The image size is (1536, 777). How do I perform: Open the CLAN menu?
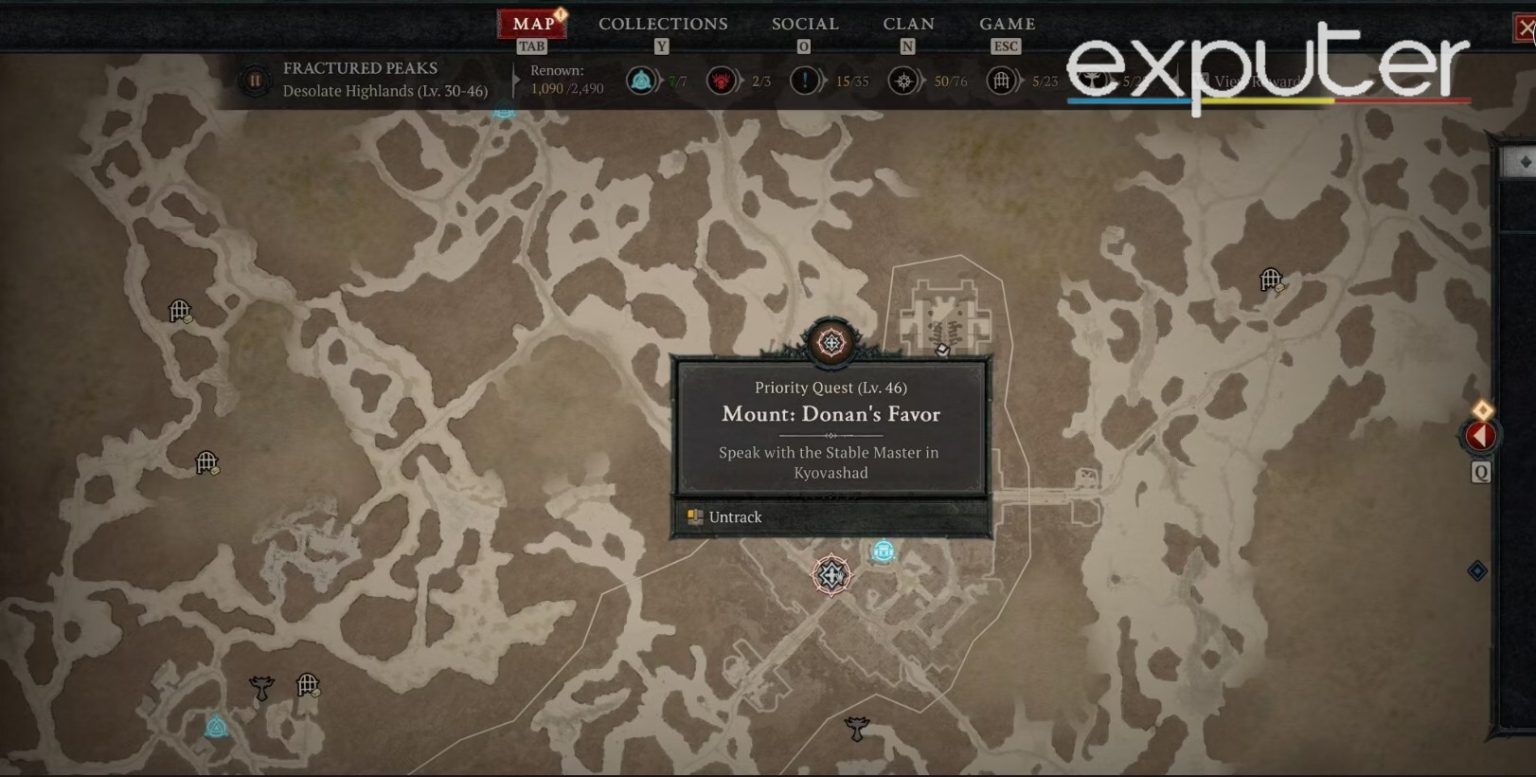tap(907, 23)
